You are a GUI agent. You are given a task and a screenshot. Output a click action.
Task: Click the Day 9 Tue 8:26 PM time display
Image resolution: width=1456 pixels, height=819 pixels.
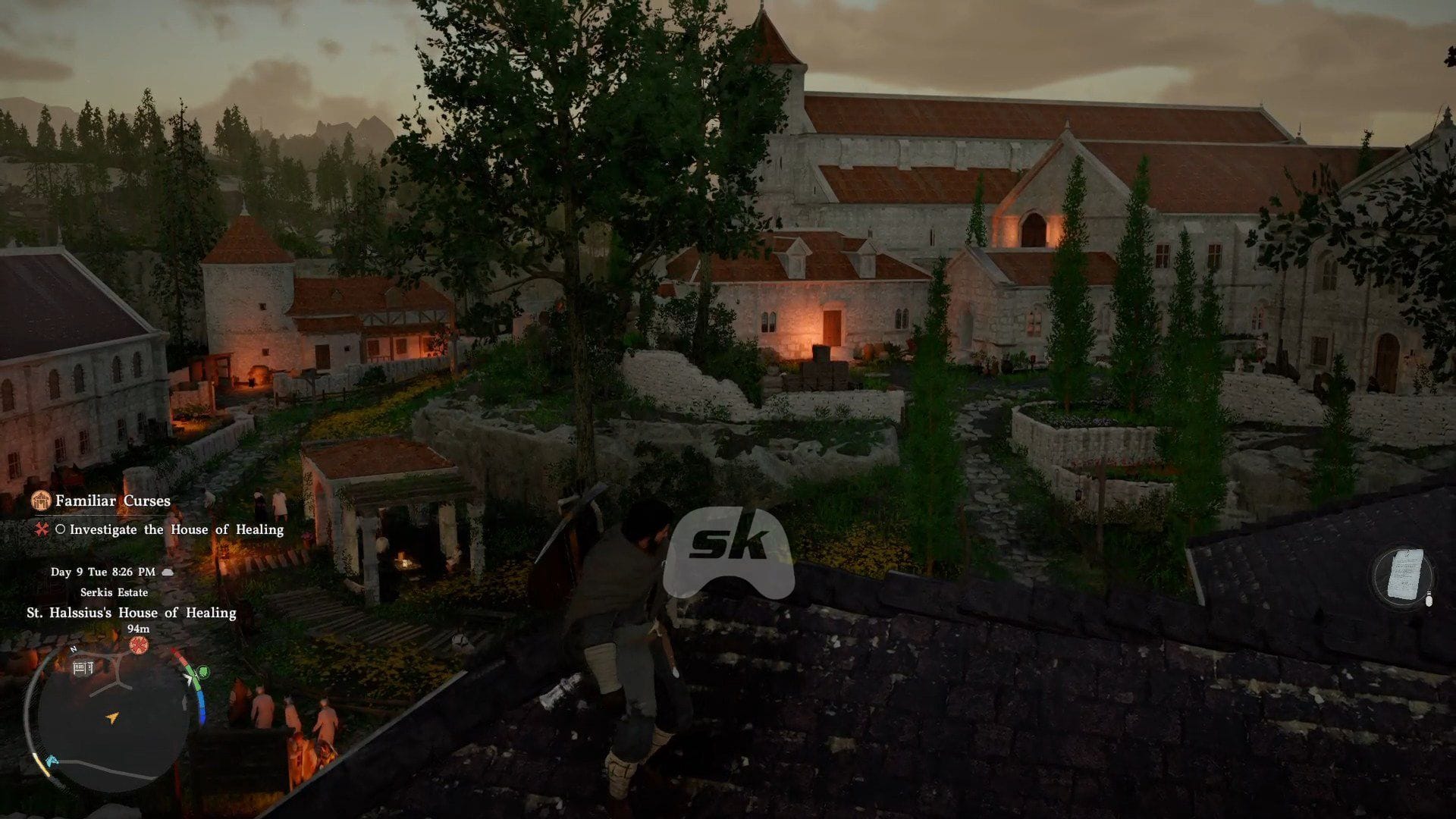click(103, 573)
